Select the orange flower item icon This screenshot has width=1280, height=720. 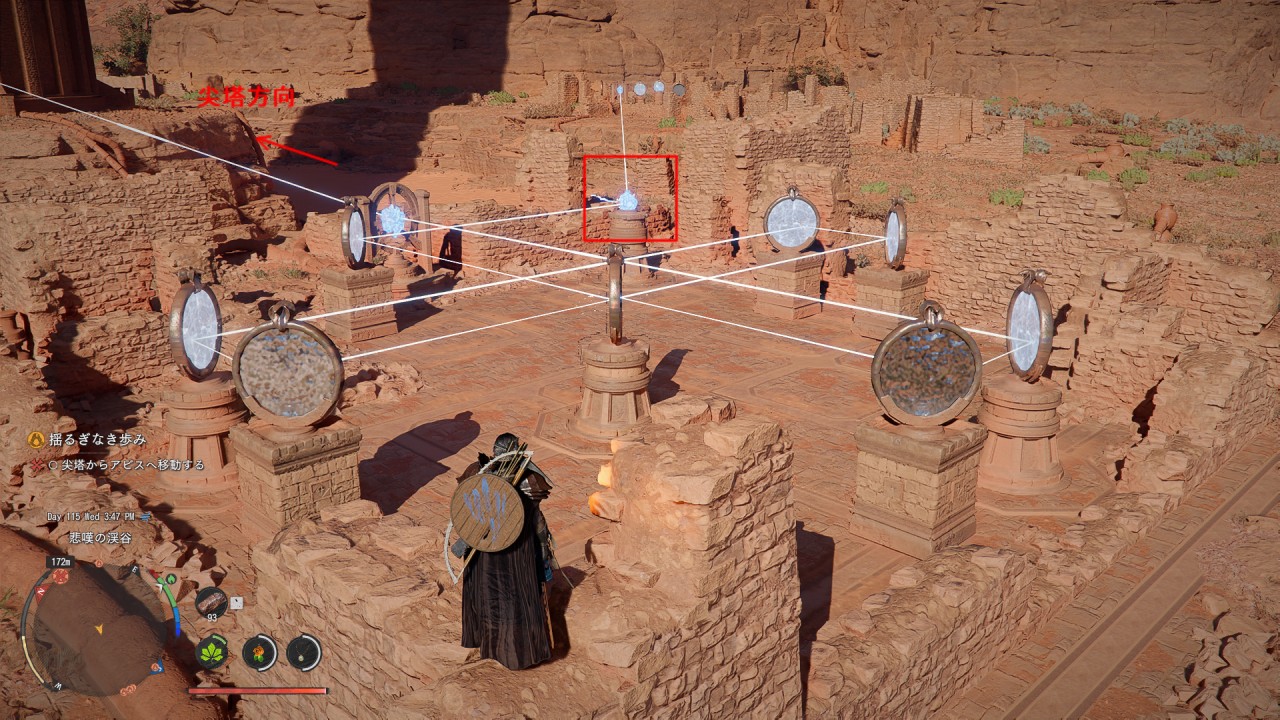click(259, 652)
